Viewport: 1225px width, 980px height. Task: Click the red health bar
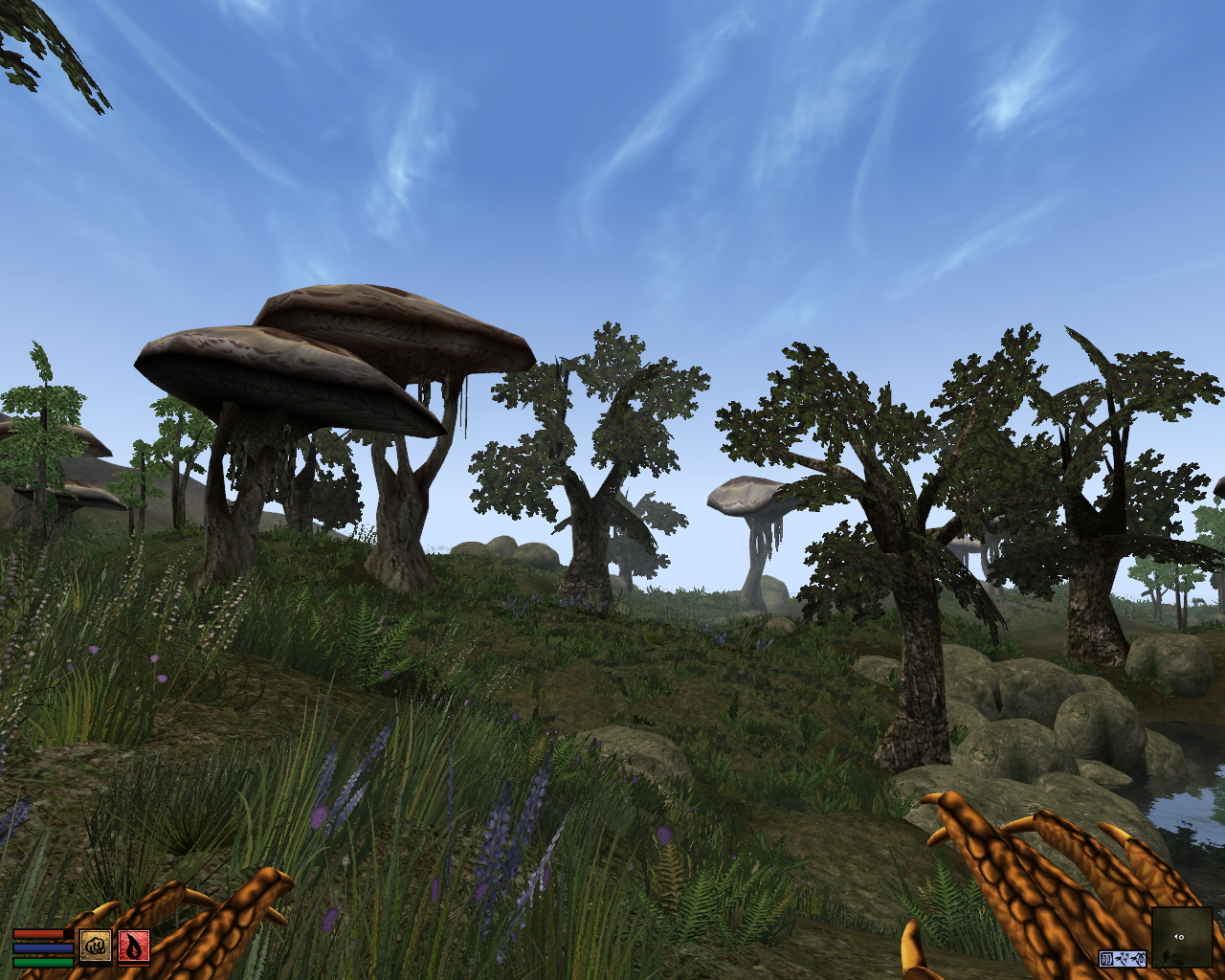point(37,934)
